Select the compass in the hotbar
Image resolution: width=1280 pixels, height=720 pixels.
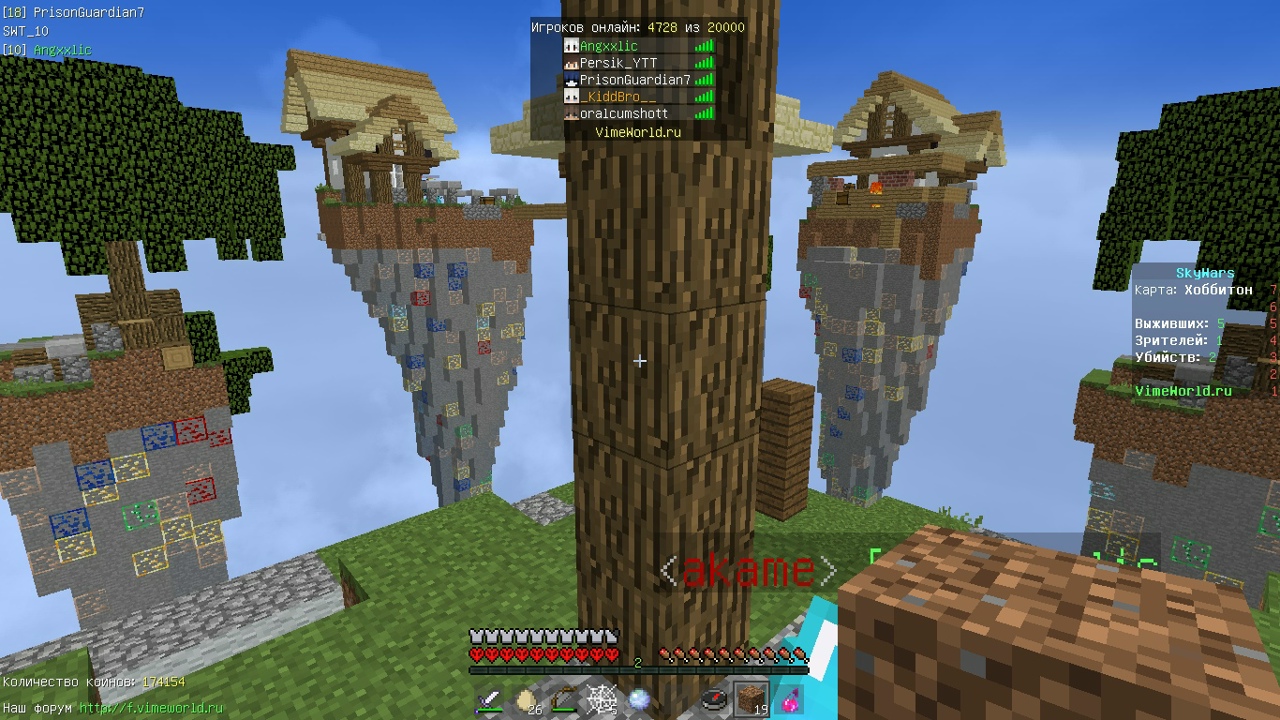(714, 700)
